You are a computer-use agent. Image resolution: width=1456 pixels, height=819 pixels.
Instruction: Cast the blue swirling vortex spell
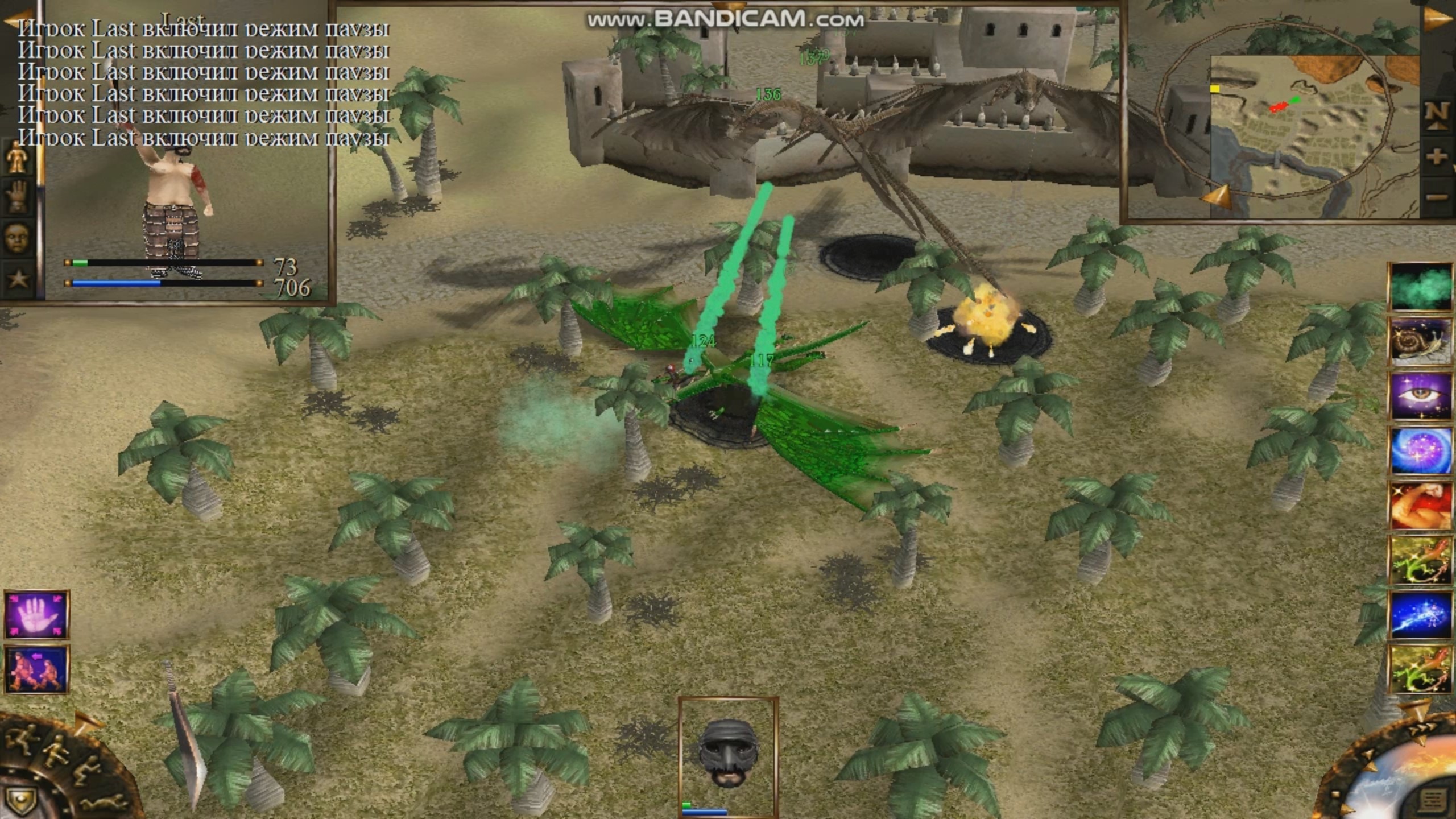tap(1420, 450)
